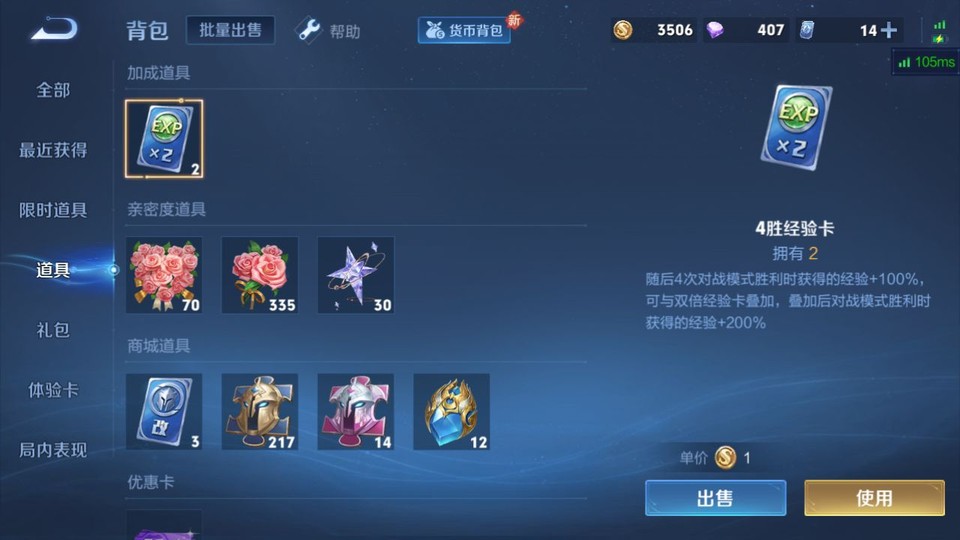Switch to the 限时道具 tab
The height and width of the screenshot is (540, 960).
(x=53, y=210)
